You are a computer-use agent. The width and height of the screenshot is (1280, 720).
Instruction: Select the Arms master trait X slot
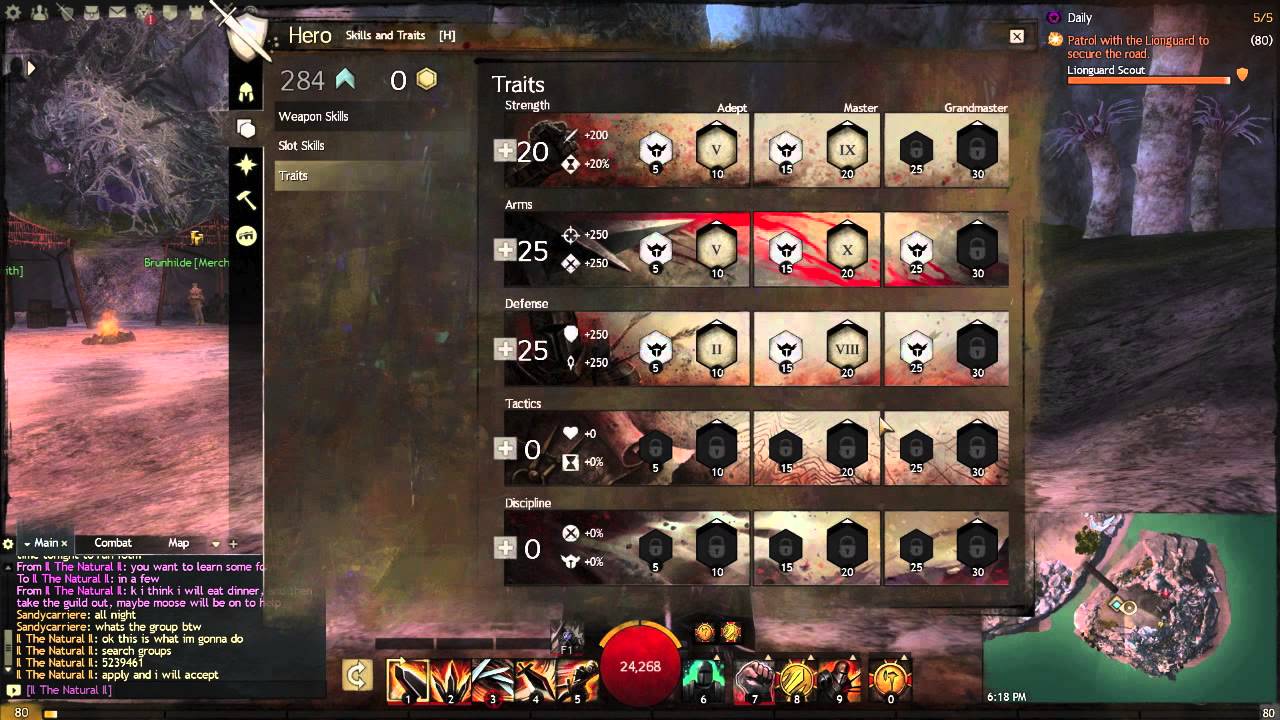pyautogui.click(x=847, y=250)
